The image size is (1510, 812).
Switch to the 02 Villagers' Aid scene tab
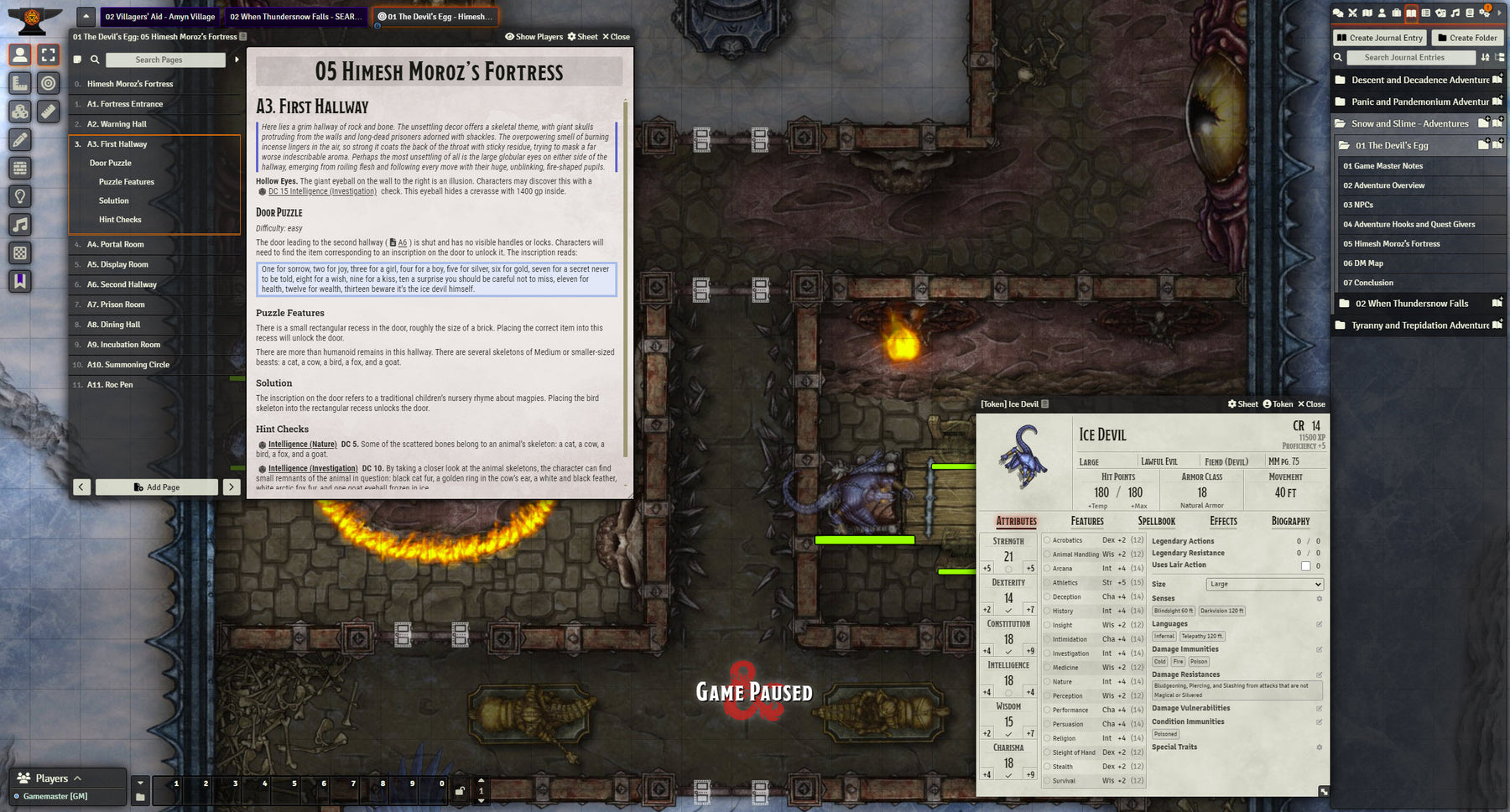[x=159, y=17]
